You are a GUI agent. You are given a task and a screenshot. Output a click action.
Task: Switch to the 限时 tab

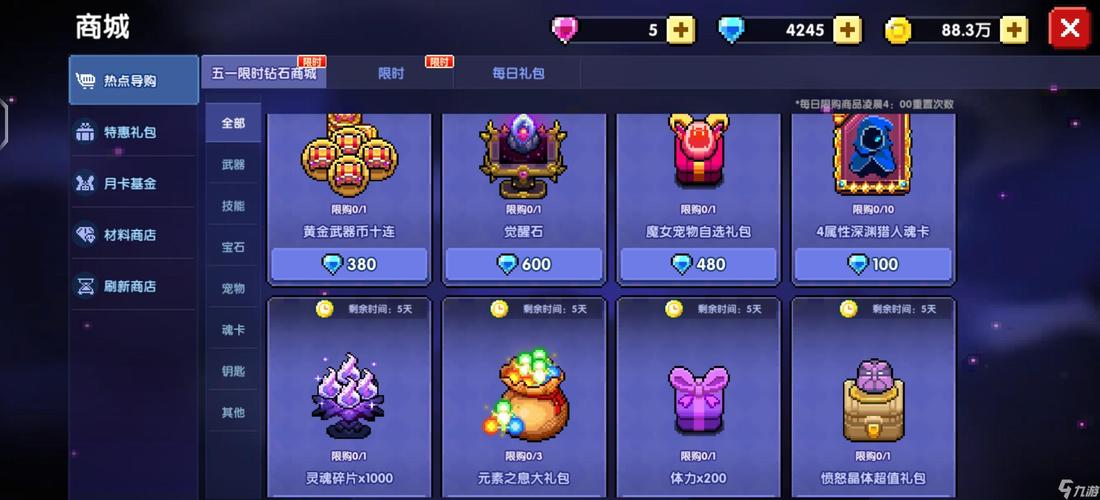[391, 73]
